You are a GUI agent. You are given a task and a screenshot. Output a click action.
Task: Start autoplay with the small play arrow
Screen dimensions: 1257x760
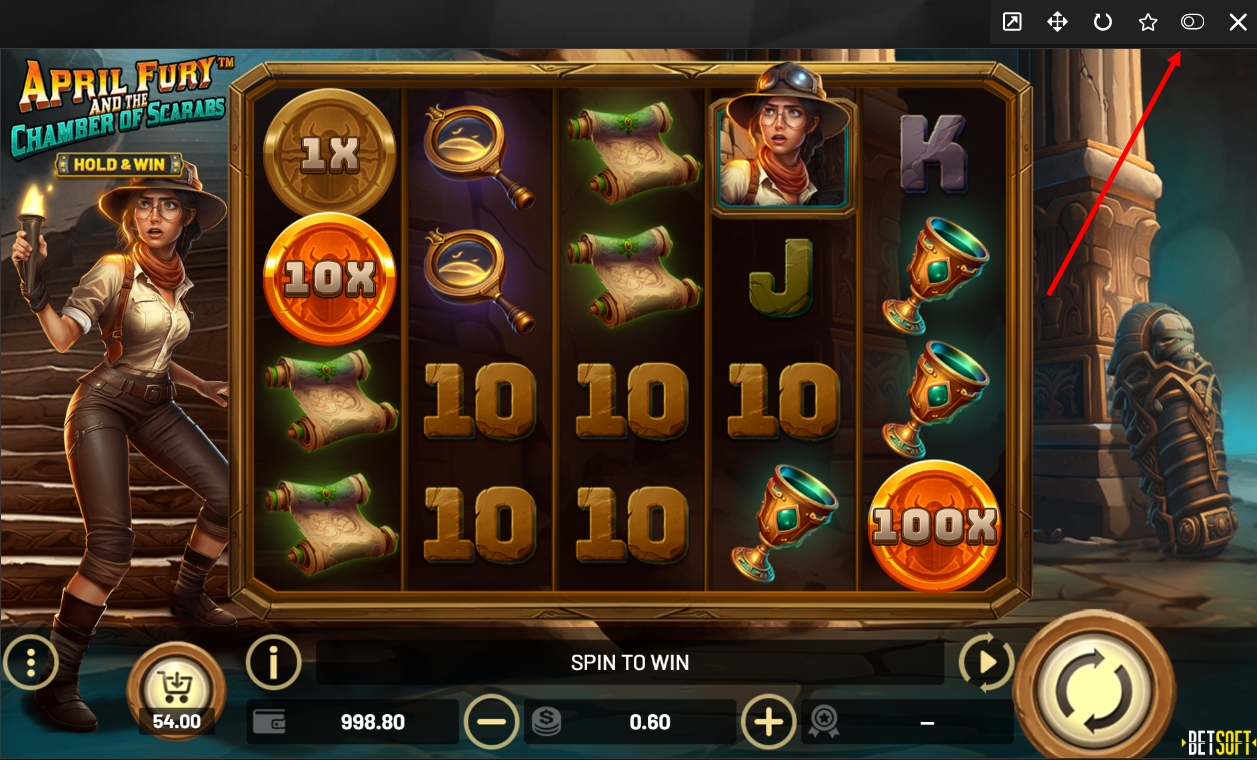coord(986,662)
